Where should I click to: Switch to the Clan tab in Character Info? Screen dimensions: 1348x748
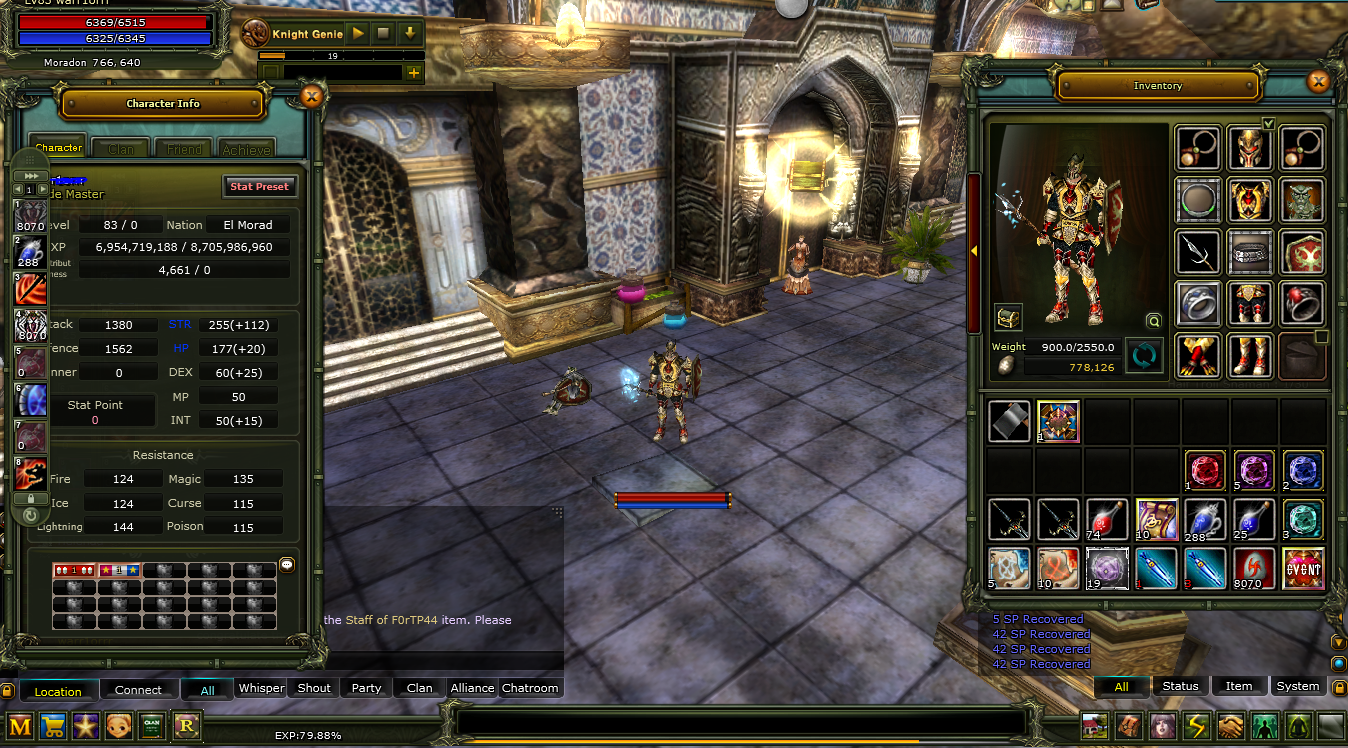click(x=121, y=149)
